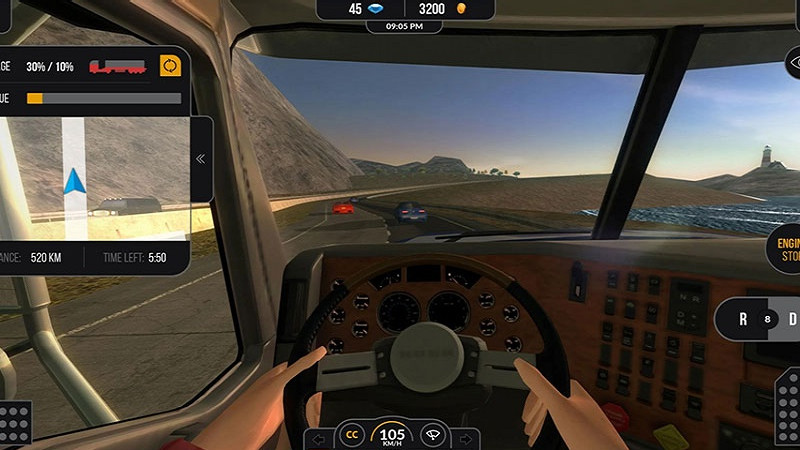
Task: Shift the gear selector into reverse (R)
Action: pyautogui.click(x=743, y=320)
